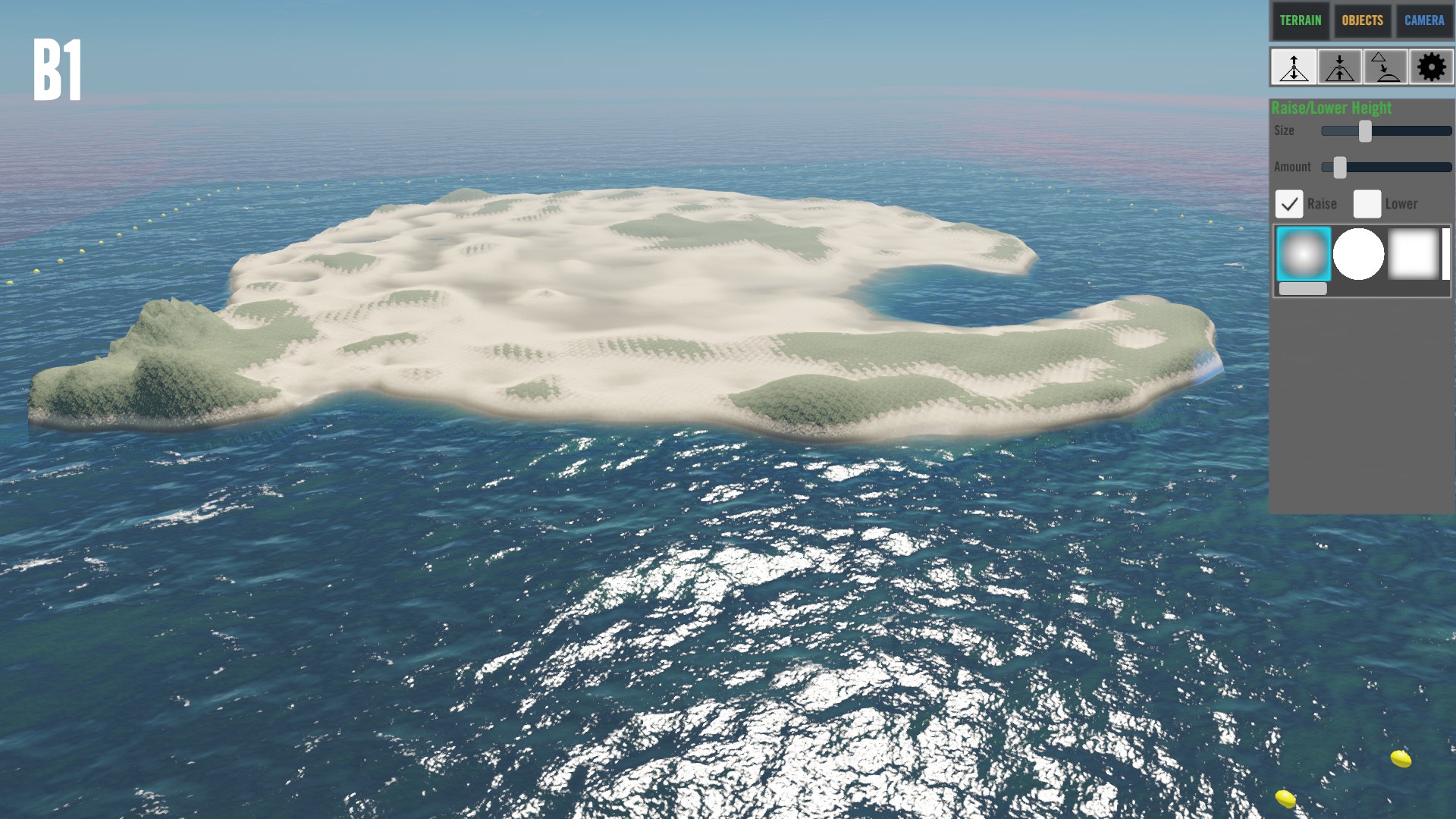Open terrain settings via the gear icon
Viewport: 1456px width, 819px height.
click(x=1431, y=67)
